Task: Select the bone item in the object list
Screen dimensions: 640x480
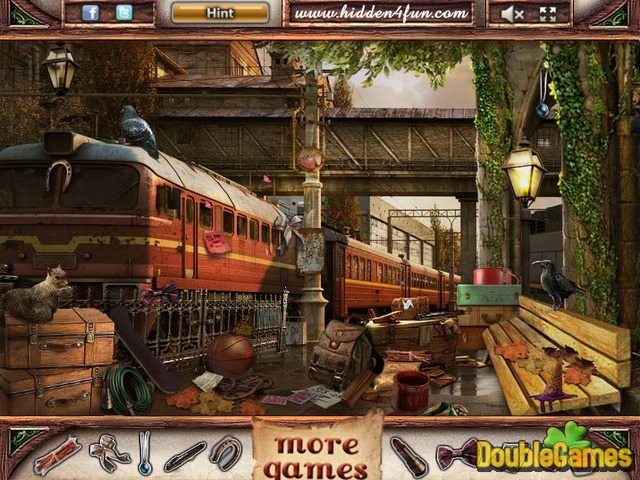Action: tap(56, 455)
